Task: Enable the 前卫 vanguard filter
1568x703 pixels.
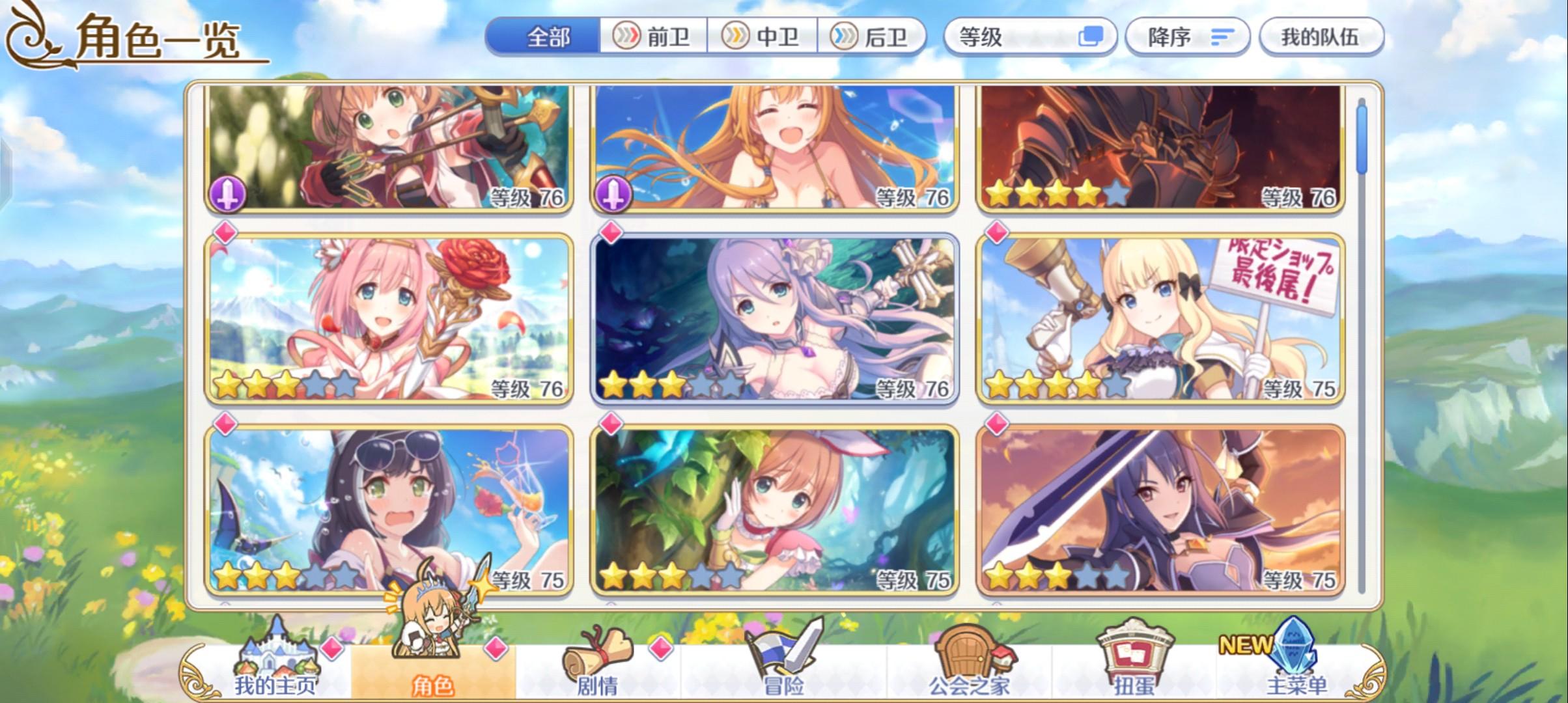Action: tap(652, 37)
